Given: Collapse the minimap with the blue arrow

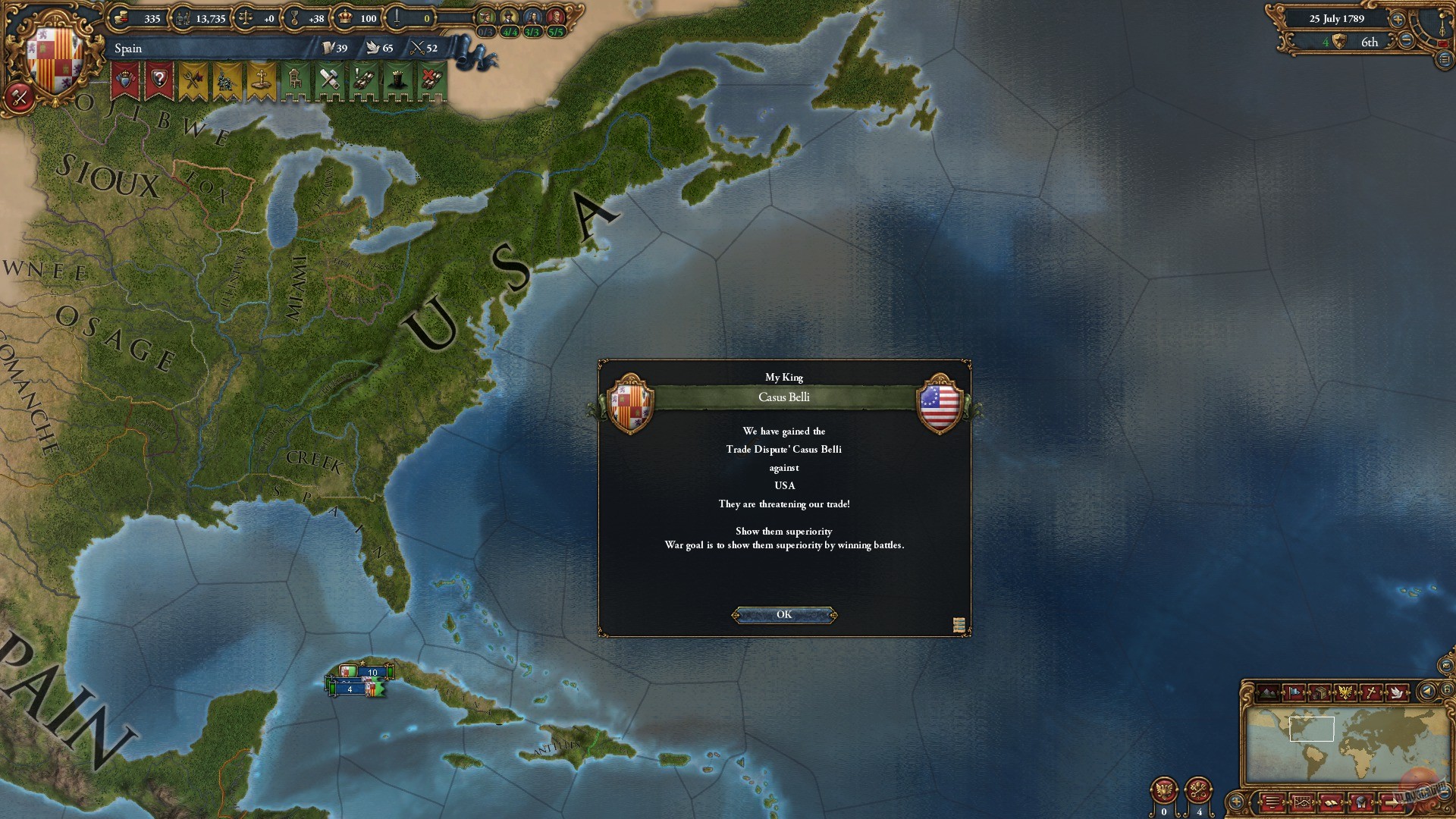Looking at the screenshot, I should coord(1426,692).
